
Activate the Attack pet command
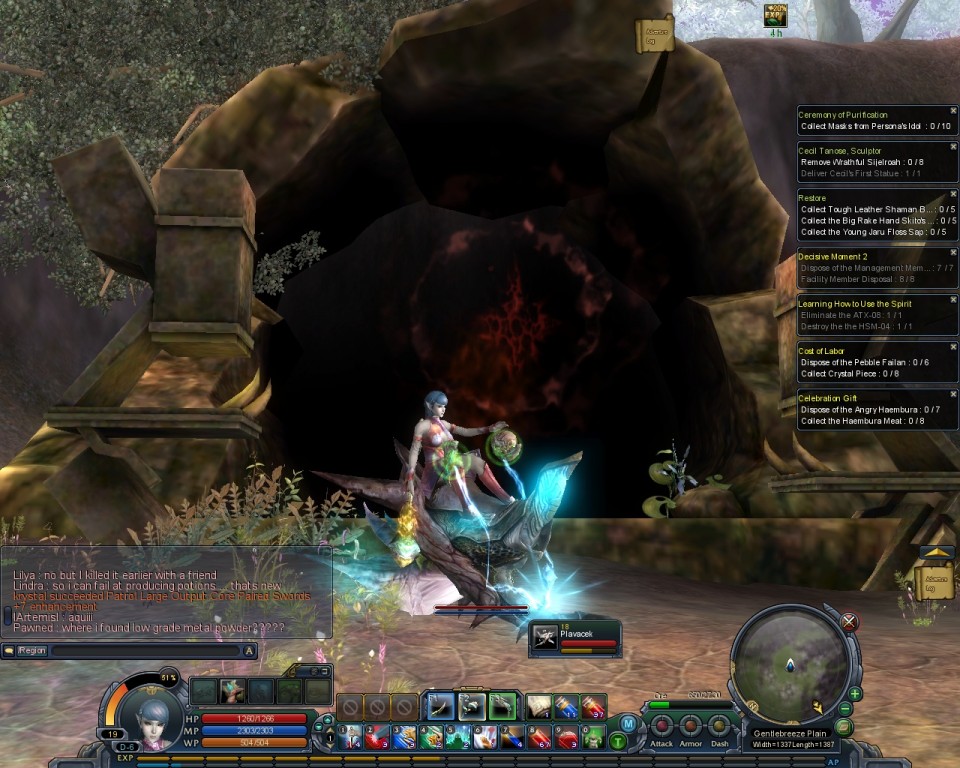coord(662,725)
